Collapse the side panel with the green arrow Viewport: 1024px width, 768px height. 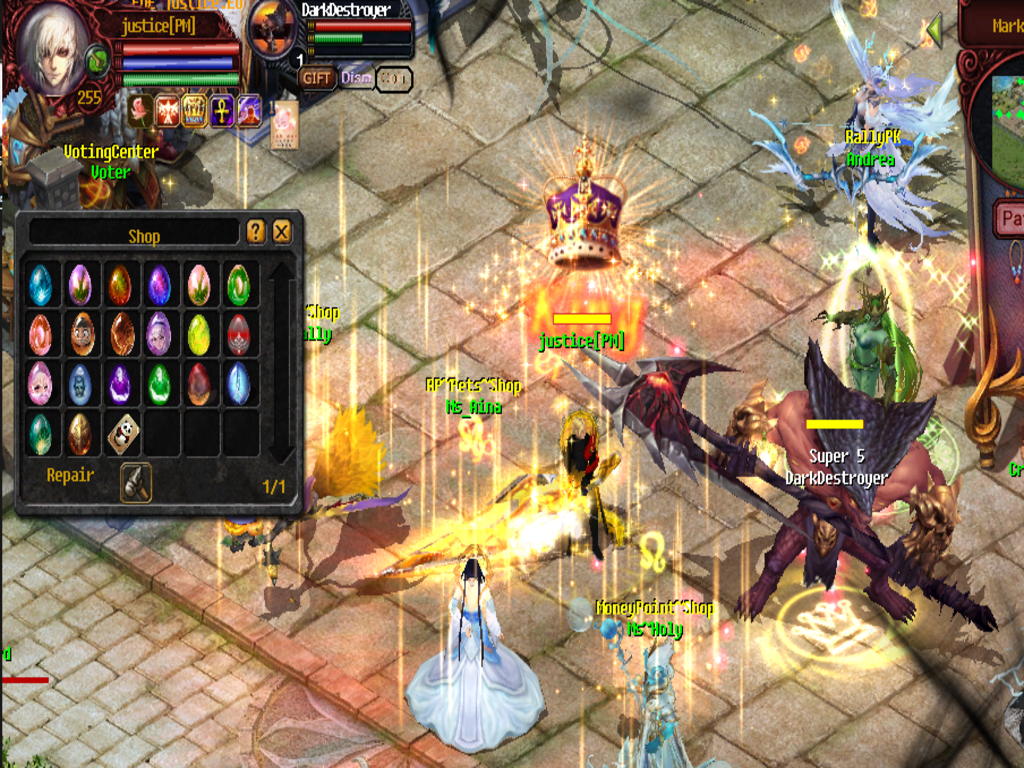[935, 30]
